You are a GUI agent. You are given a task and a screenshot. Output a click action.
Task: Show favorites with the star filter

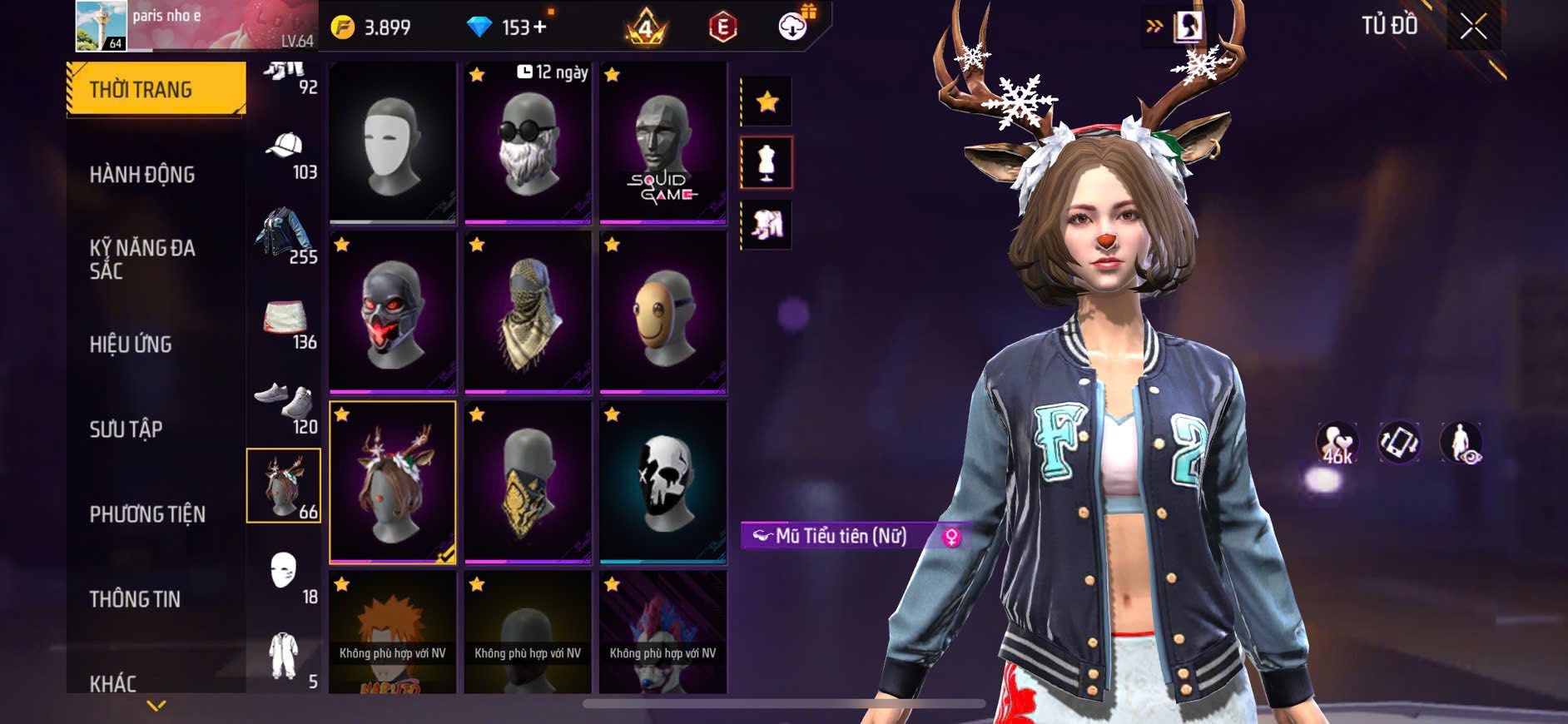tap(767, 102)
